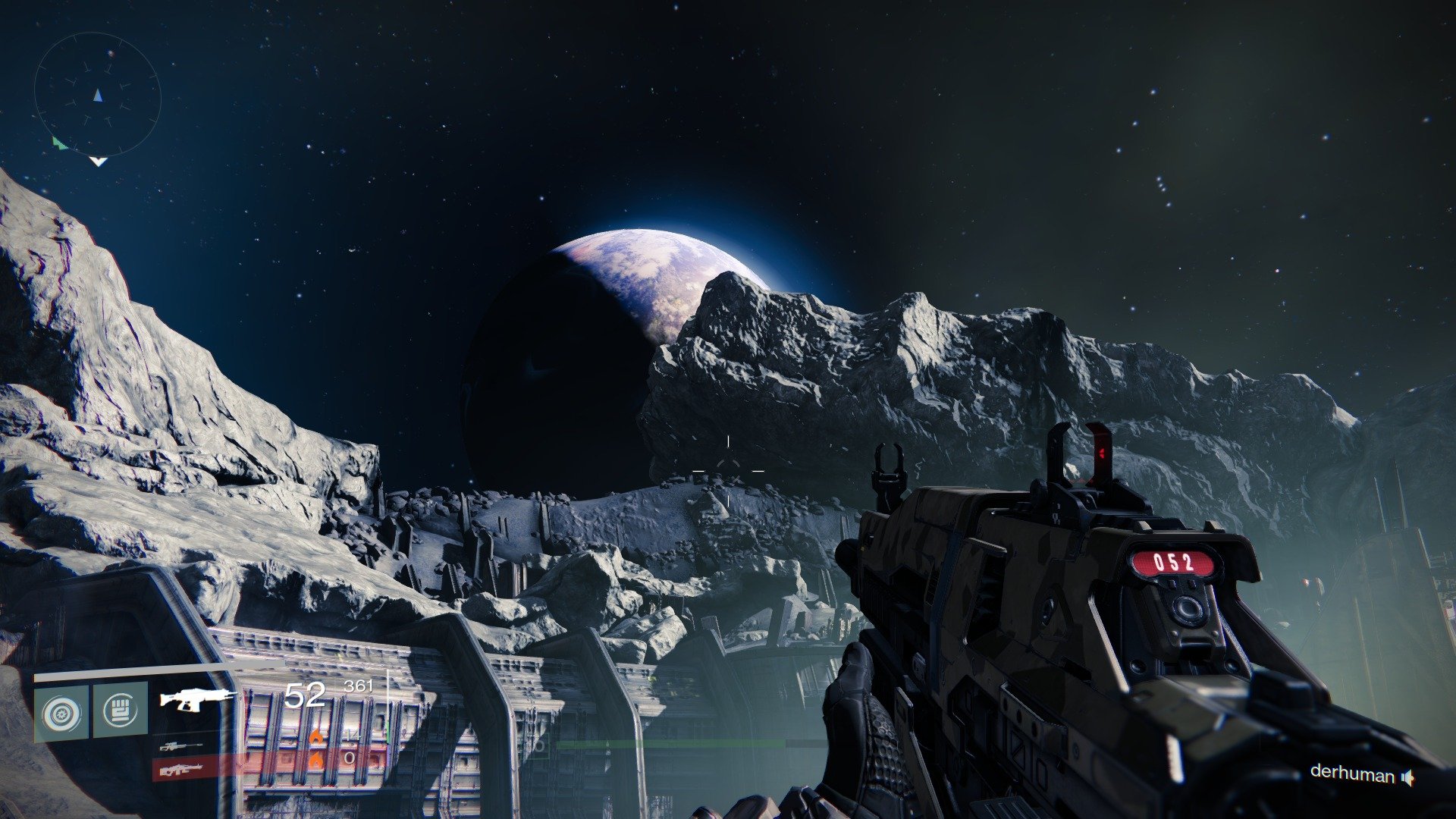Image resolution: width=1456 pixels, height=819 pixels.
Task: Click the orange heavy ammo flame icon
Action: coord(316,761)
